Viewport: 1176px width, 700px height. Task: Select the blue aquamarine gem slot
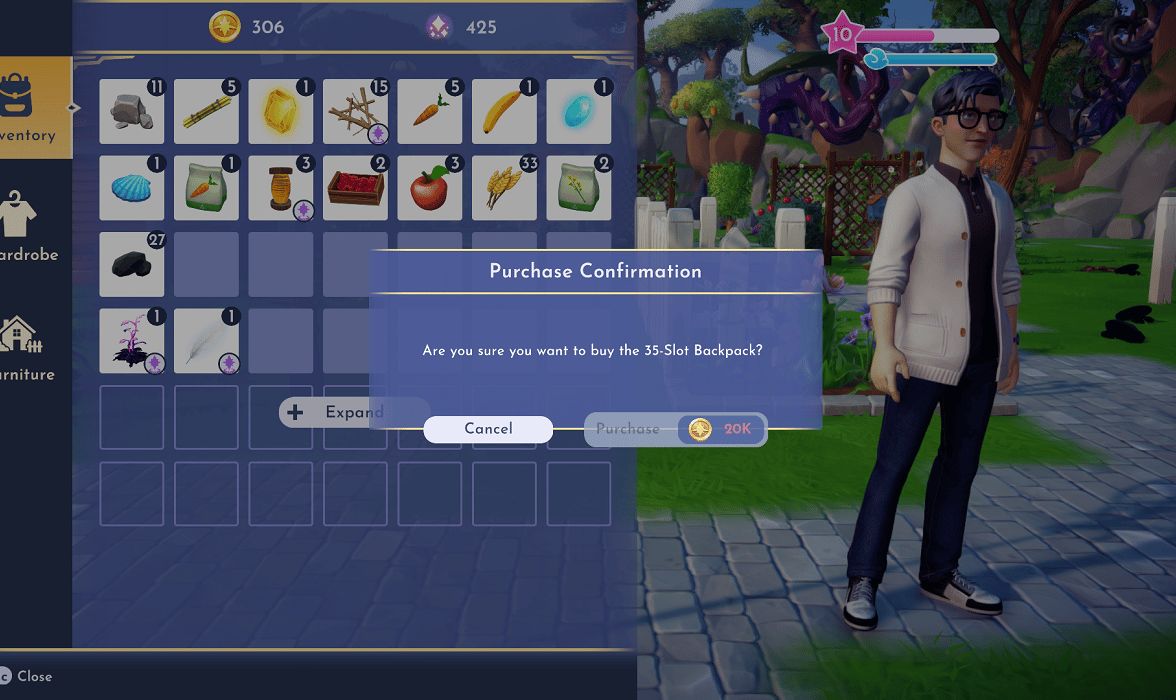pyautogui.click(x=579, y=112)
